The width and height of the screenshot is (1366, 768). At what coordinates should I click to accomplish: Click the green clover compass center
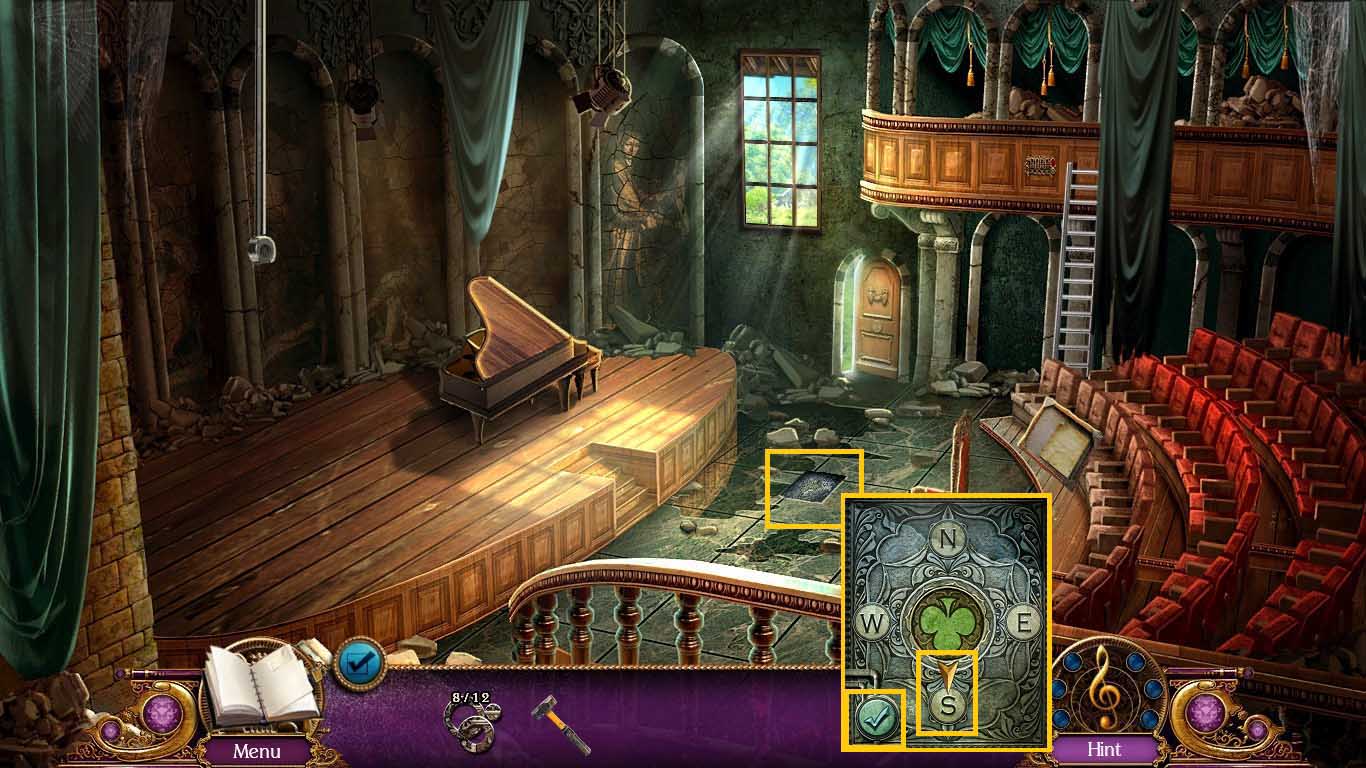tap(946, 623)
